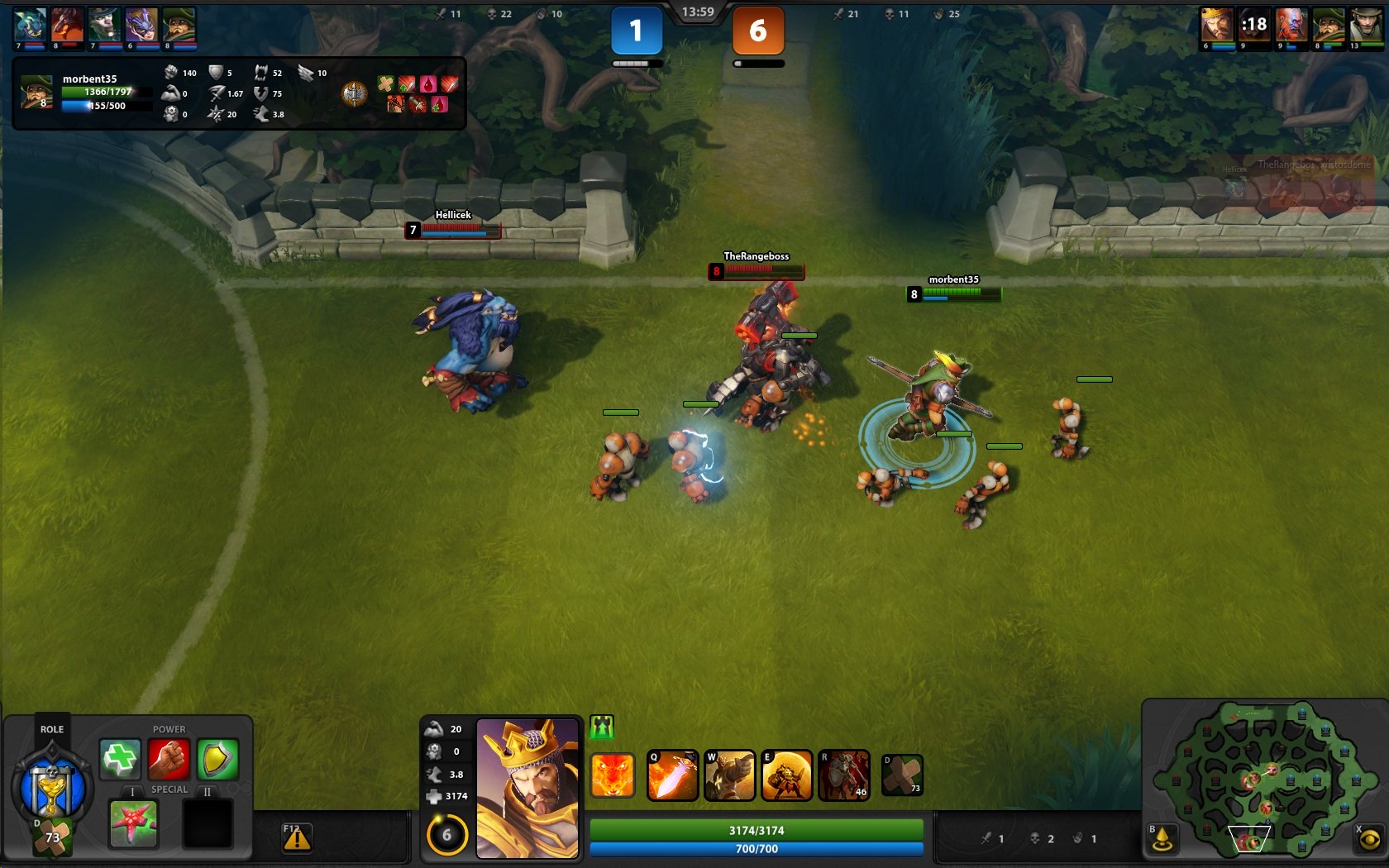Cast the E golden warrior ability
Screen dimensions: 1389x868
click(786, 775)
